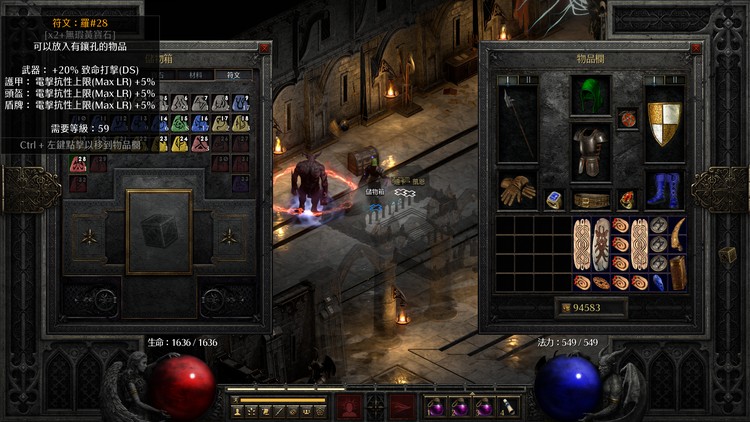Select the equipped leather gloves
Viewport: 750px width, 422px height.
pyautogui.click(x=517, y=191)
